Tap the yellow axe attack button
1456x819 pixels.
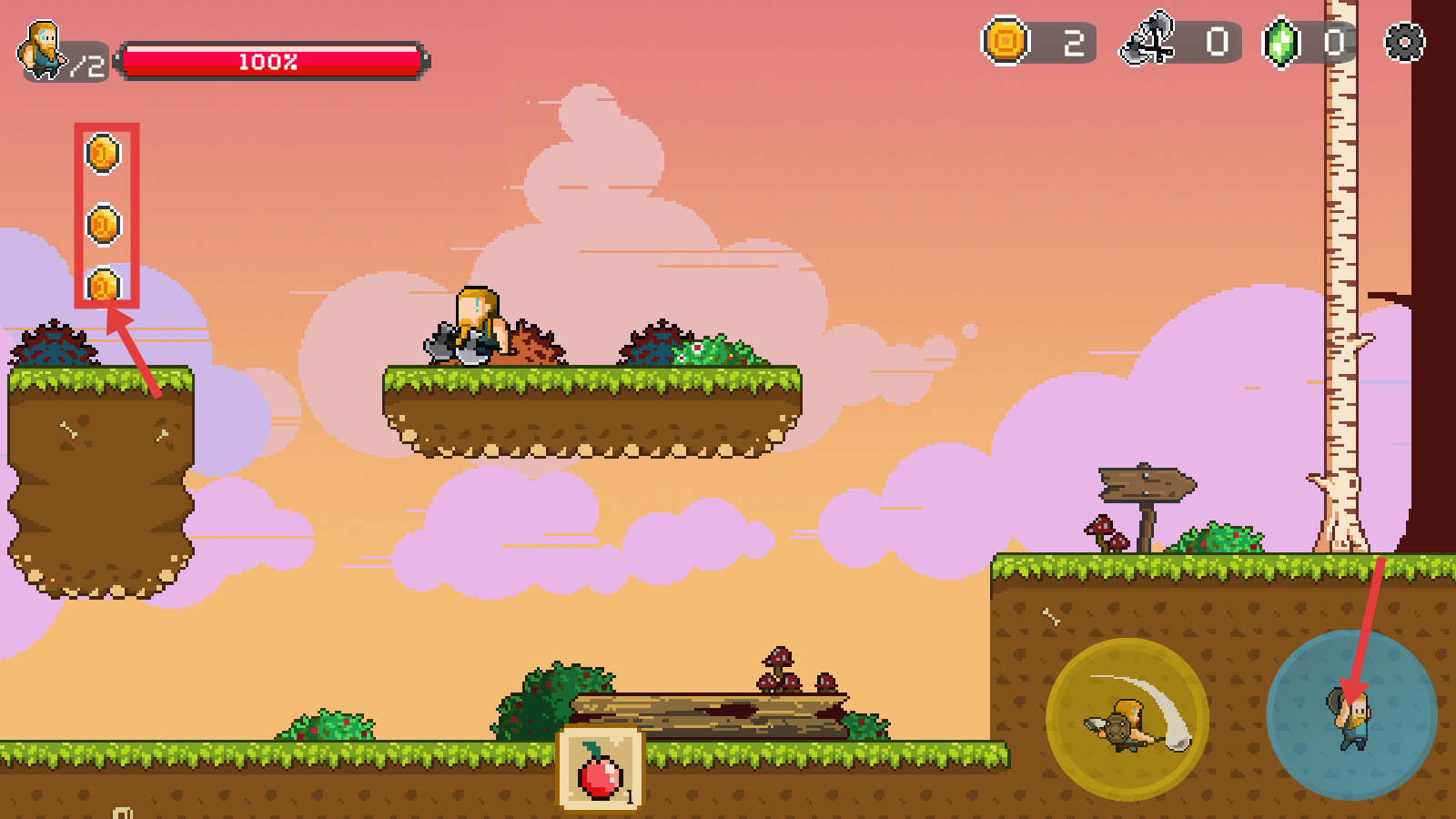pyautogui.click(x=1127, y=719)
